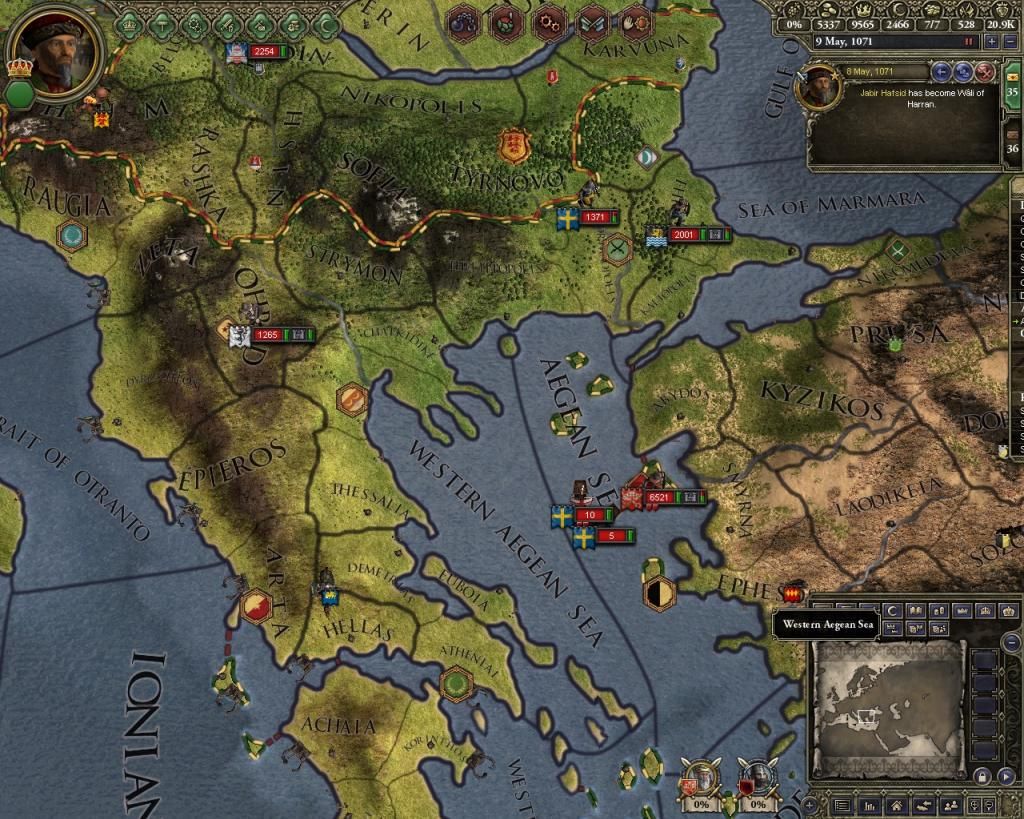The width and height of the screenshot is (1024, 819).
Task: Select the army with 6521 troops
Action: 658,497
